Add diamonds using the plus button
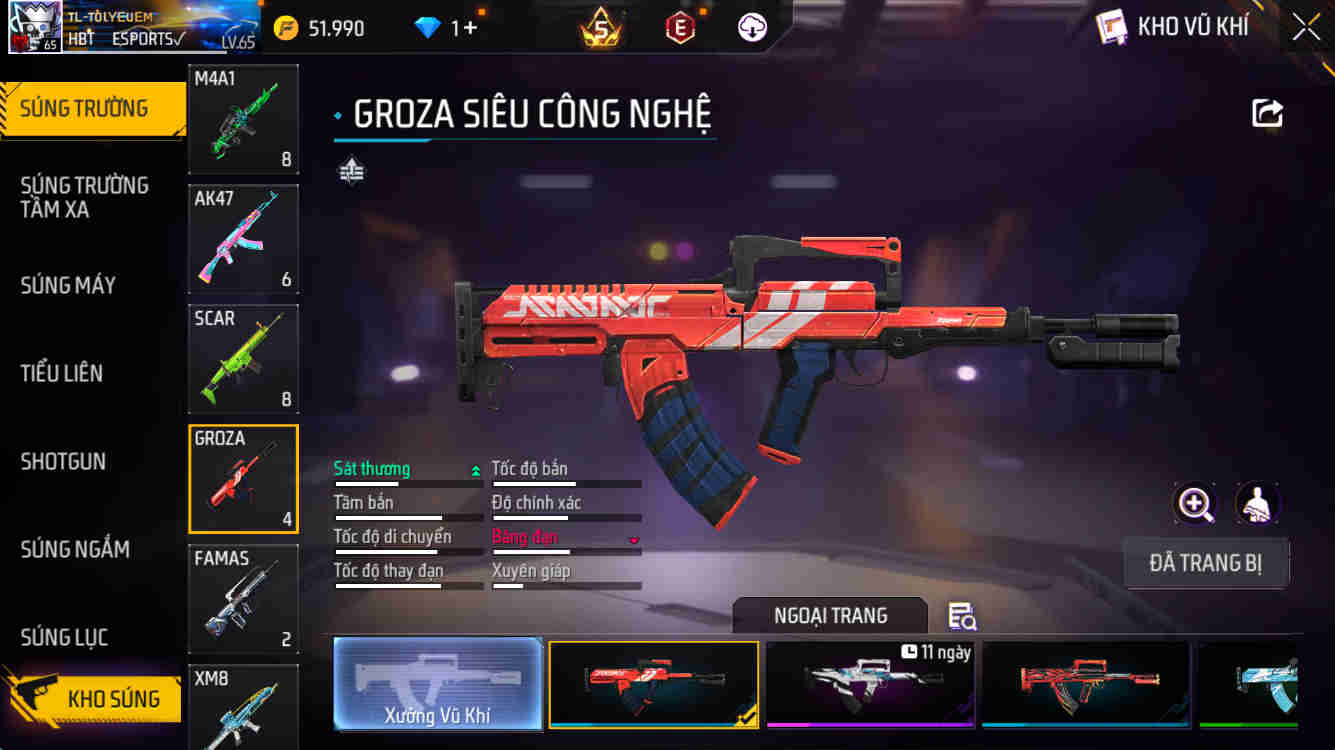 [x=469, y=28]
